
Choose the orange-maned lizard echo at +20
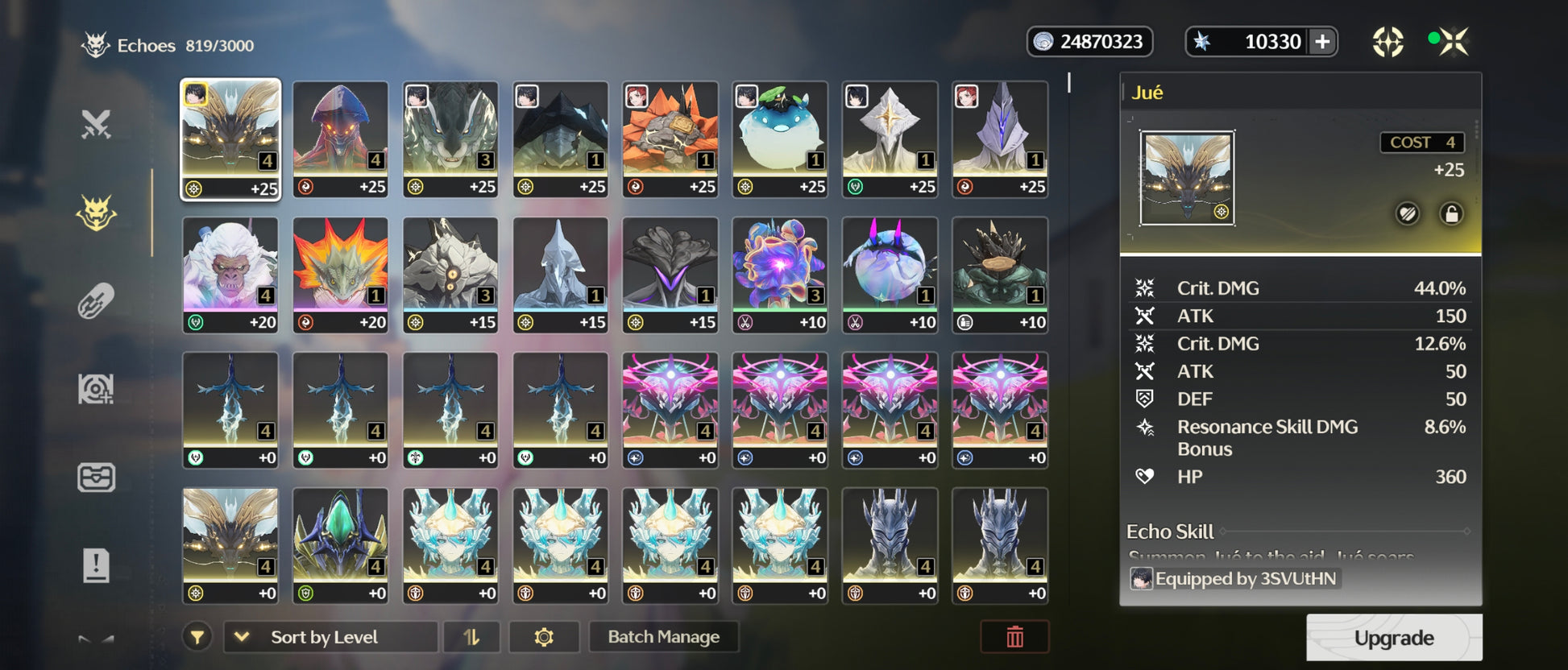click(340, 274)
